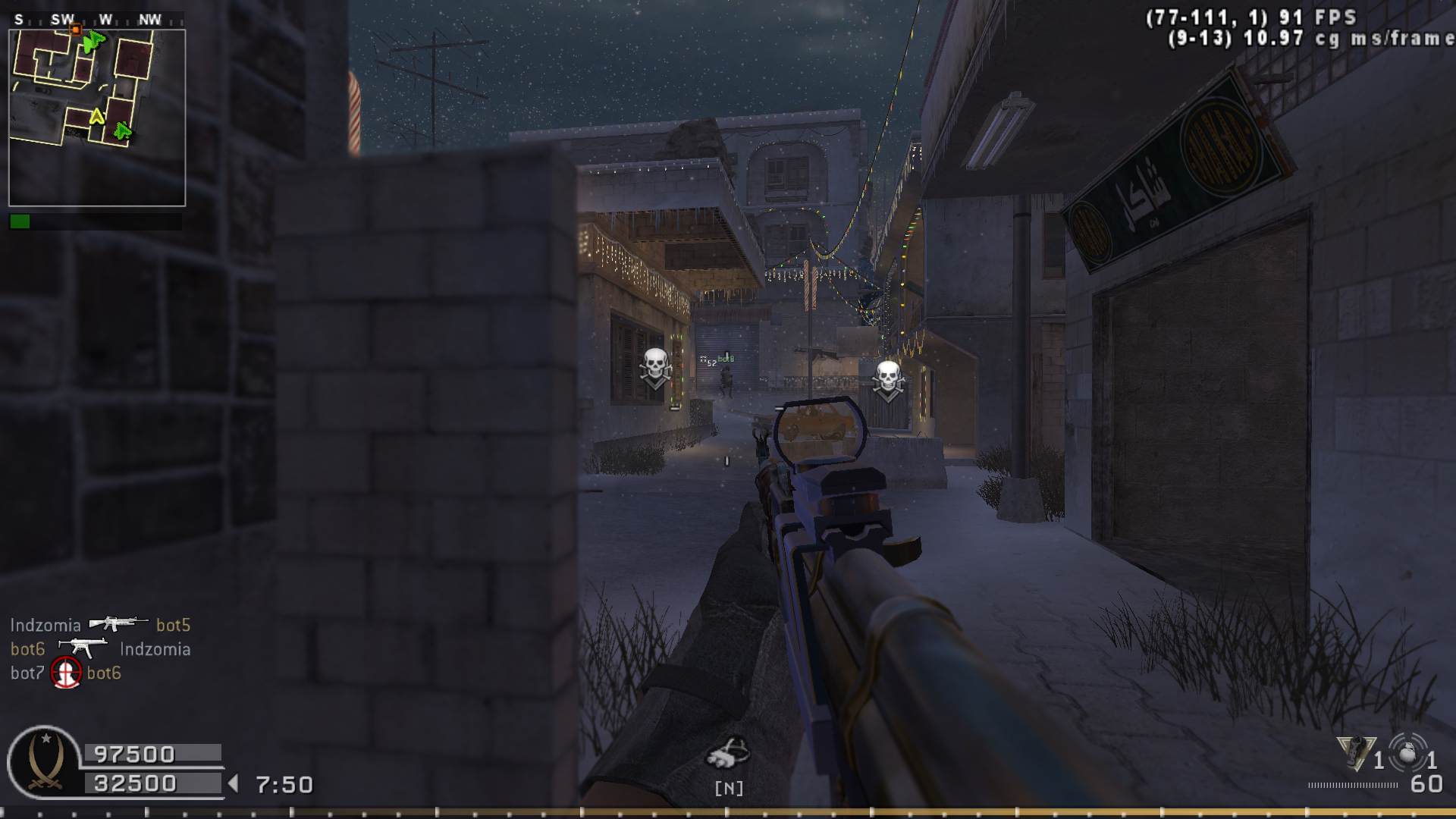Select the compass heading strip
This screenshot has width=1456, height=819.
pyautogui.click(x=97, y=20)
